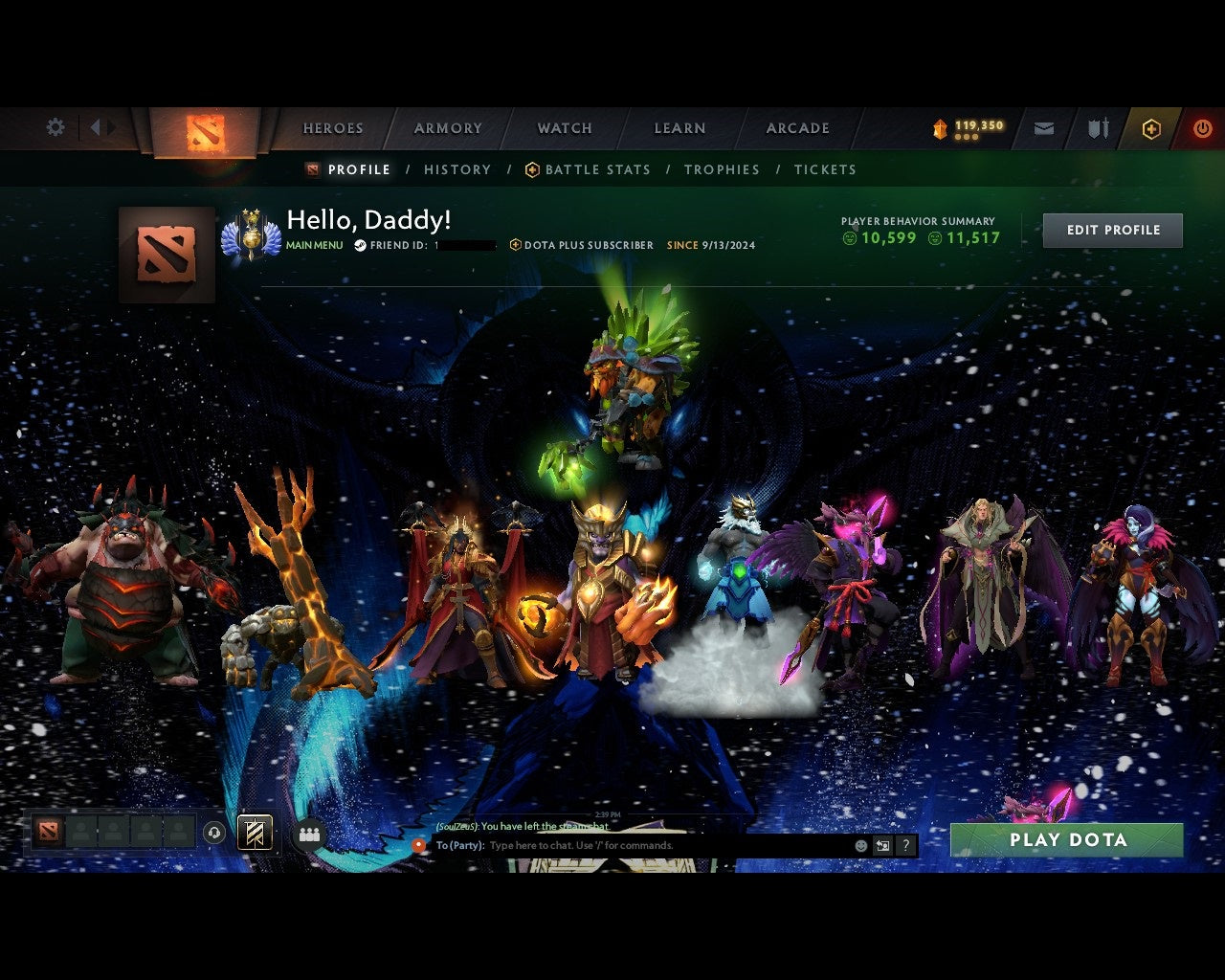Open the BATTLE STATS tab
1225x980 pixels.
tap(596, 169)
